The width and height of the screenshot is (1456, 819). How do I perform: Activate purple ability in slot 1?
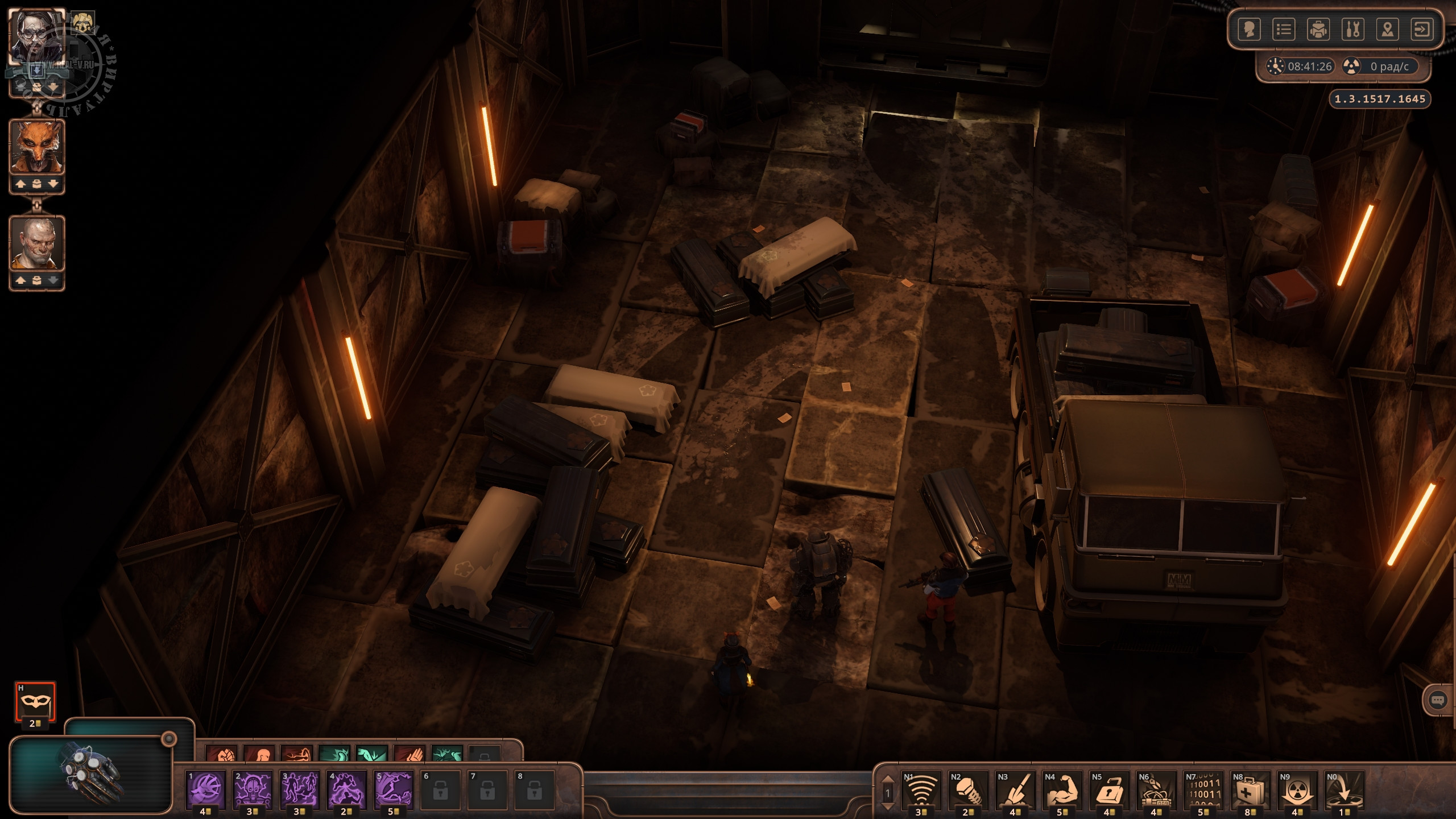point(206,789)
